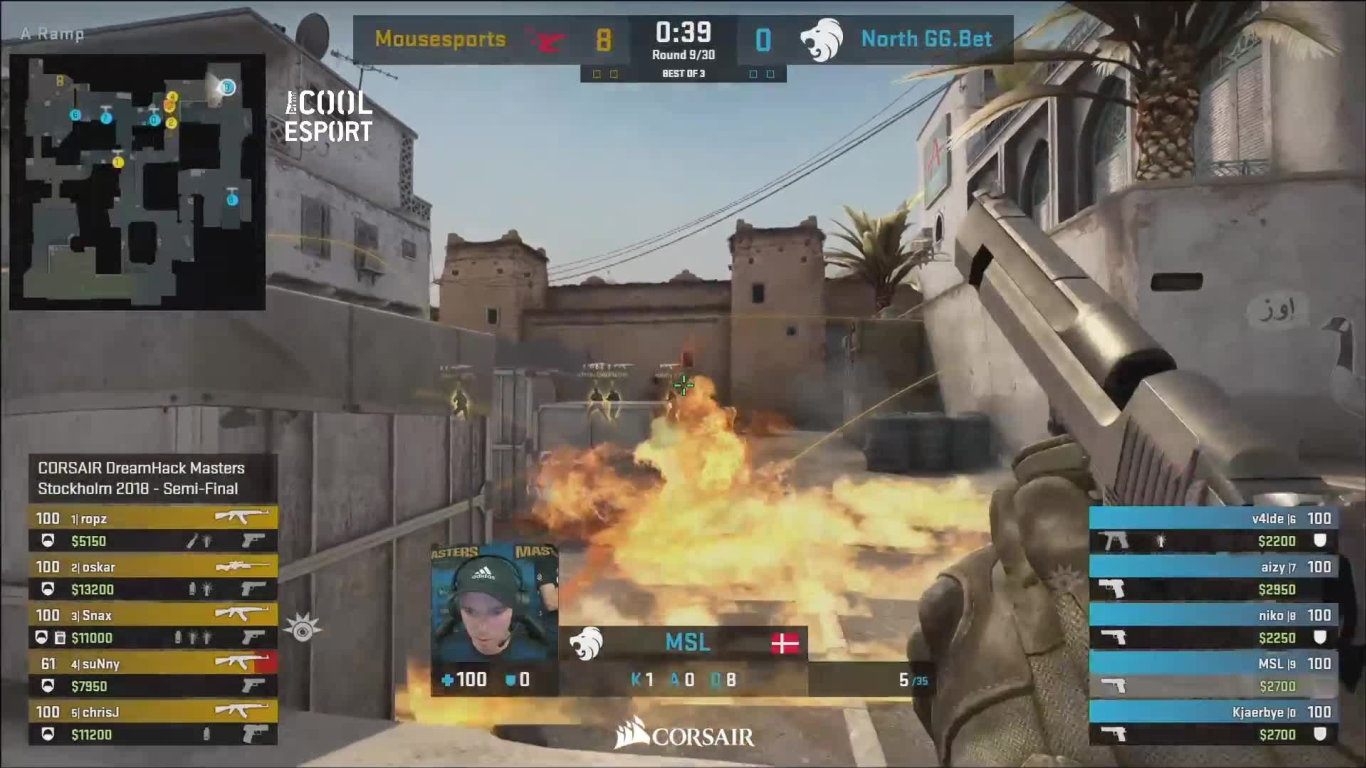Click the Corsair sponsor logo

pos(684,736)
